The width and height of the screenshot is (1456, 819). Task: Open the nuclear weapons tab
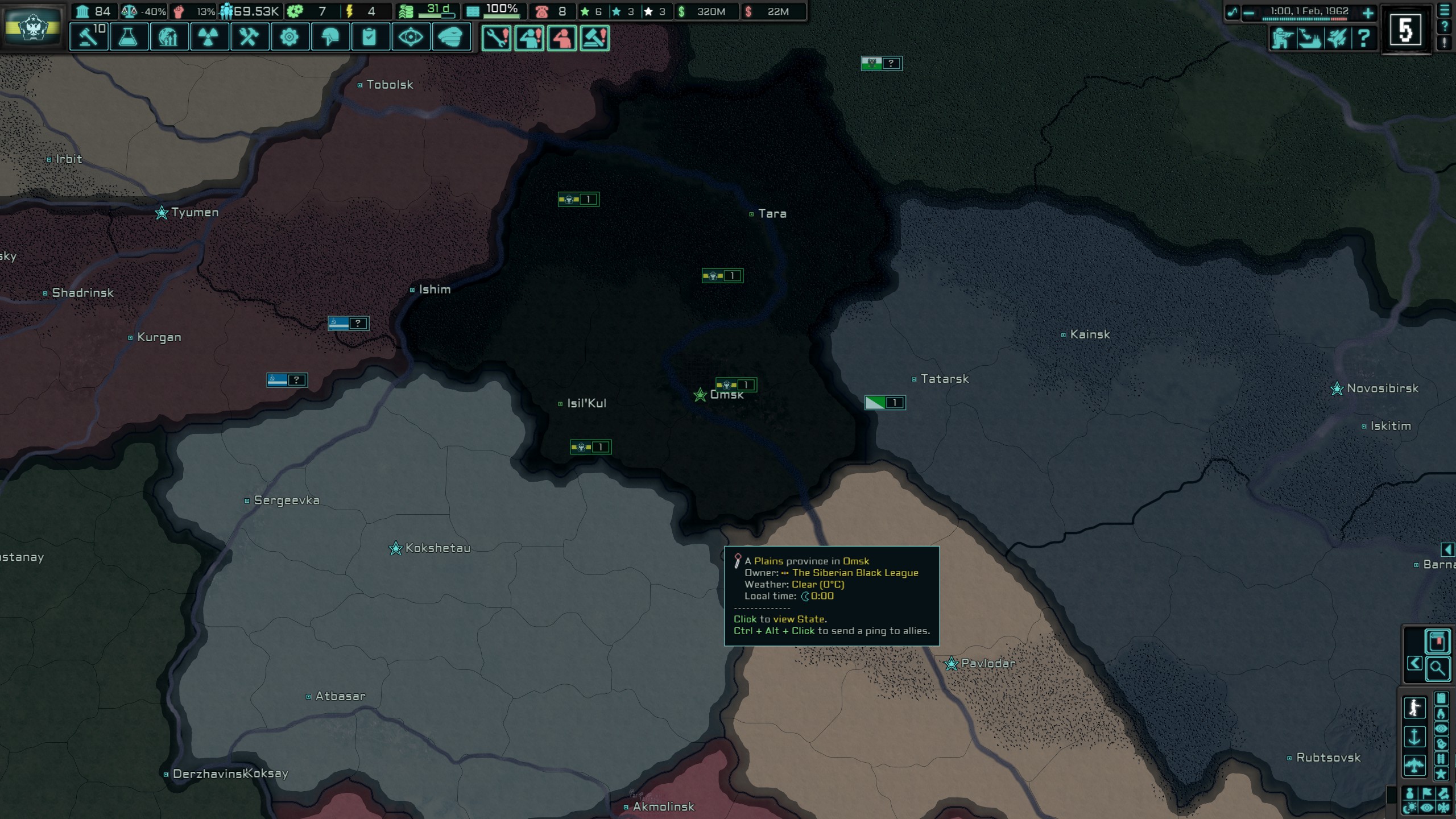coord(209,37)
